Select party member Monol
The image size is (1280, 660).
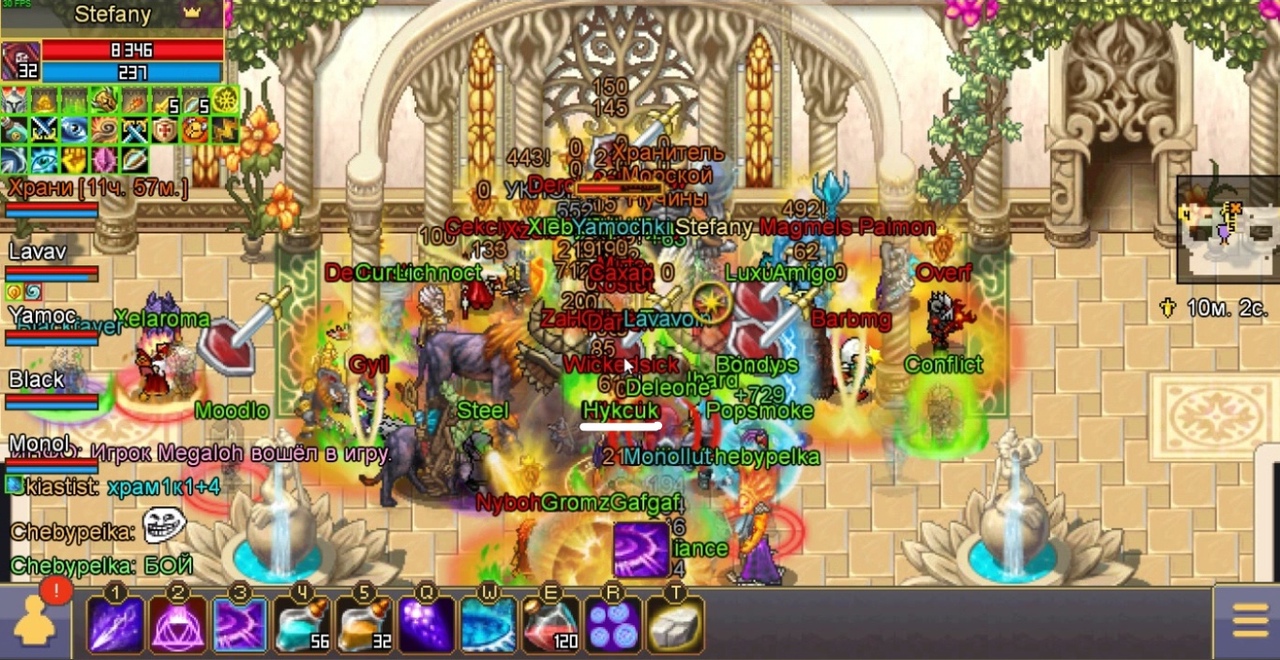pyautogui.click(x=40, y=445)
